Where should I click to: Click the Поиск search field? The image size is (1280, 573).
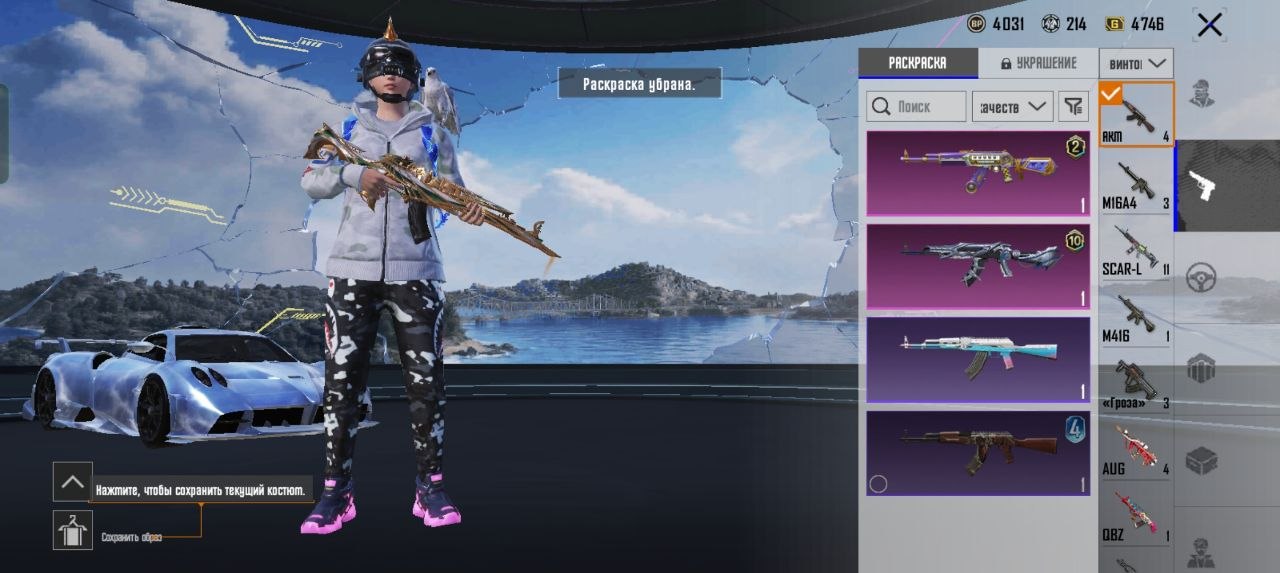pos(916,106)
